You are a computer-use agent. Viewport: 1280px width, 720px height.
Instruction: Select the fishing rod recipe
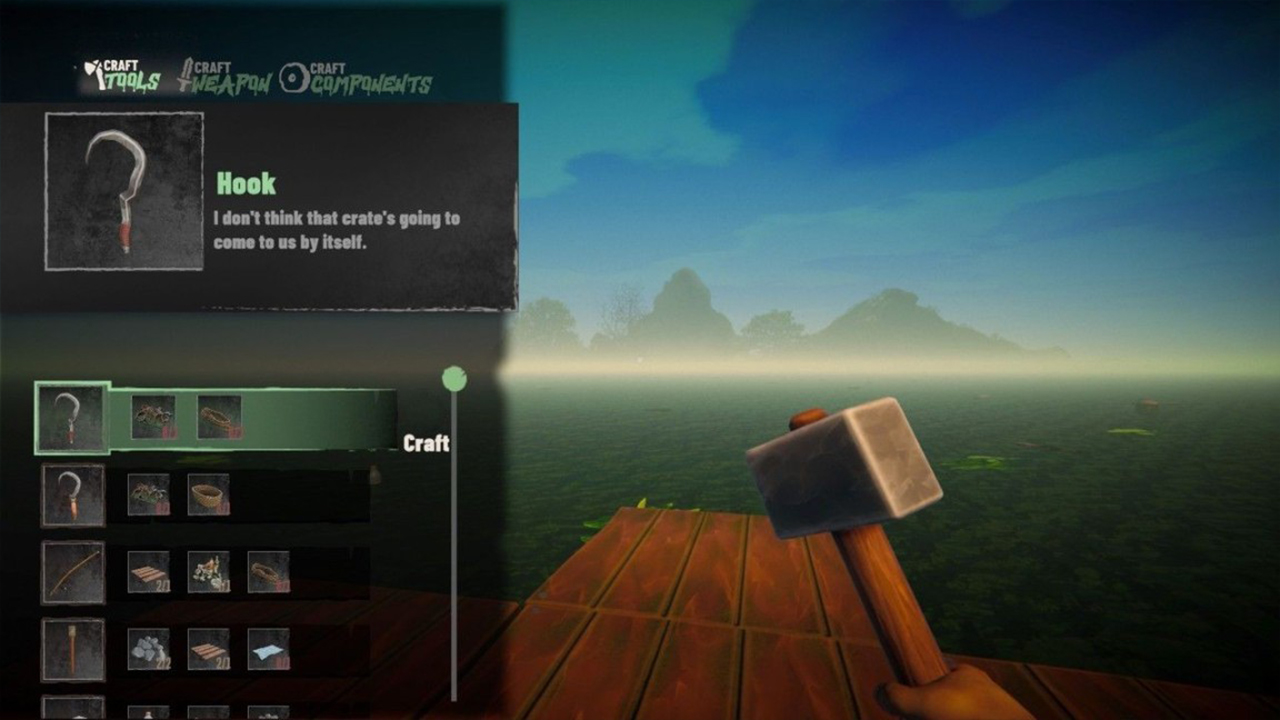point(75,571)
